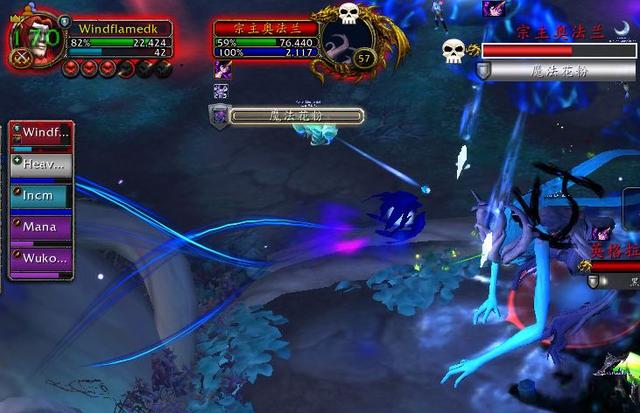Select party member Windf... in raid frames
Viewport: 640px width, 413px height.
coord(41,133)
